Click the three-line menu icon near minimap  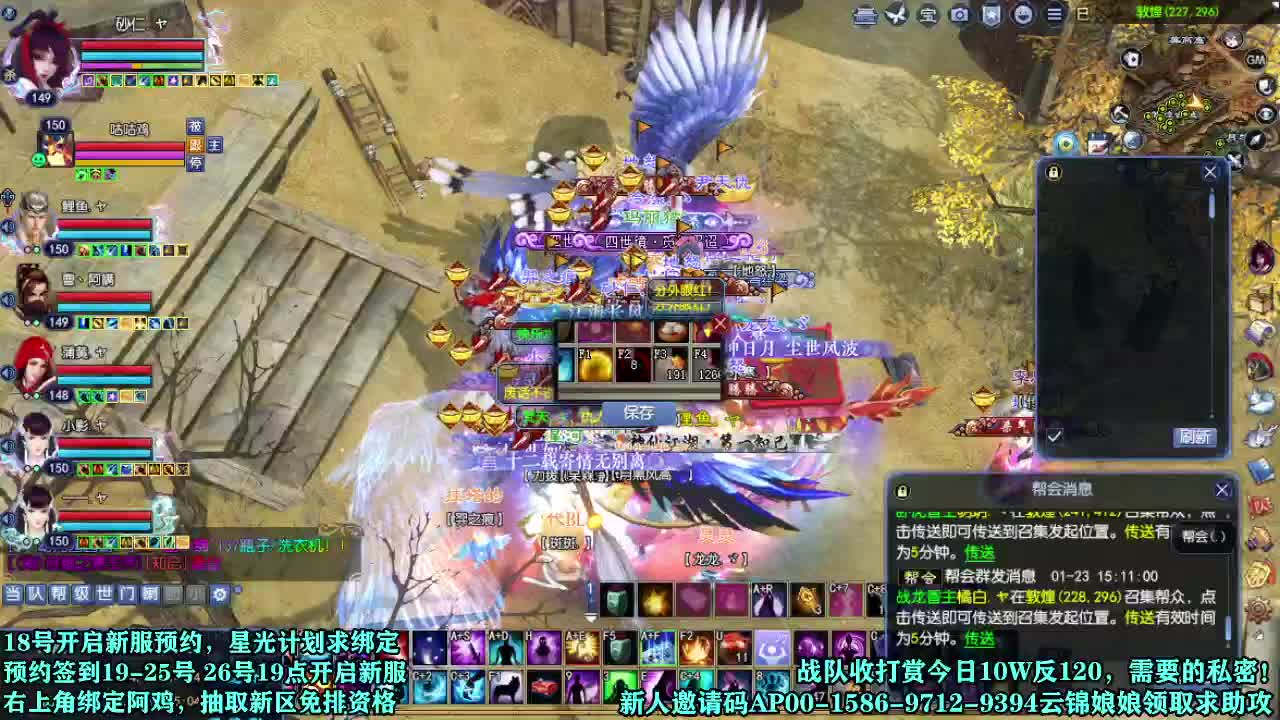[1053, 15]
